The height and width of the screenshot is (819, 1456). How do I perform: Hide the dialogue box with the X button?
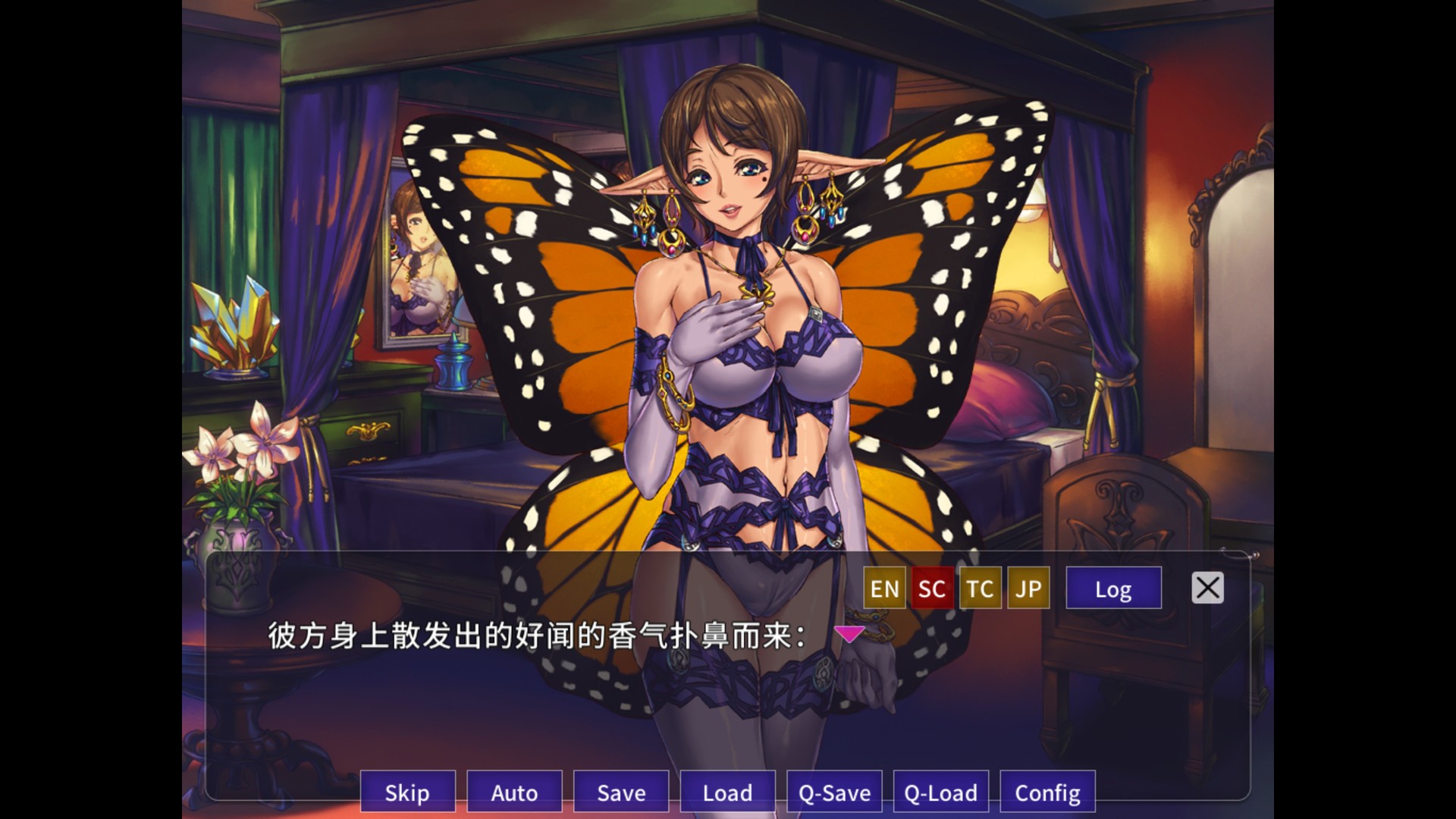(x=1207, y=588)
